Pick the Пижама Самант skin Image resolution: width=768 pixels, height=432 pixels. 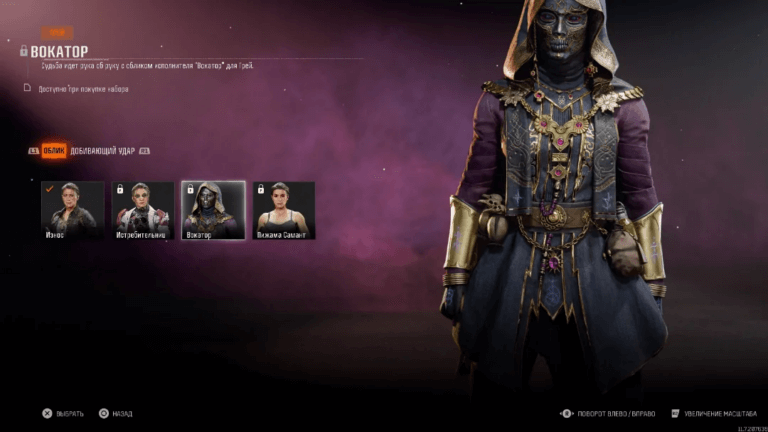pyautogui.click(x=283, y=210)
